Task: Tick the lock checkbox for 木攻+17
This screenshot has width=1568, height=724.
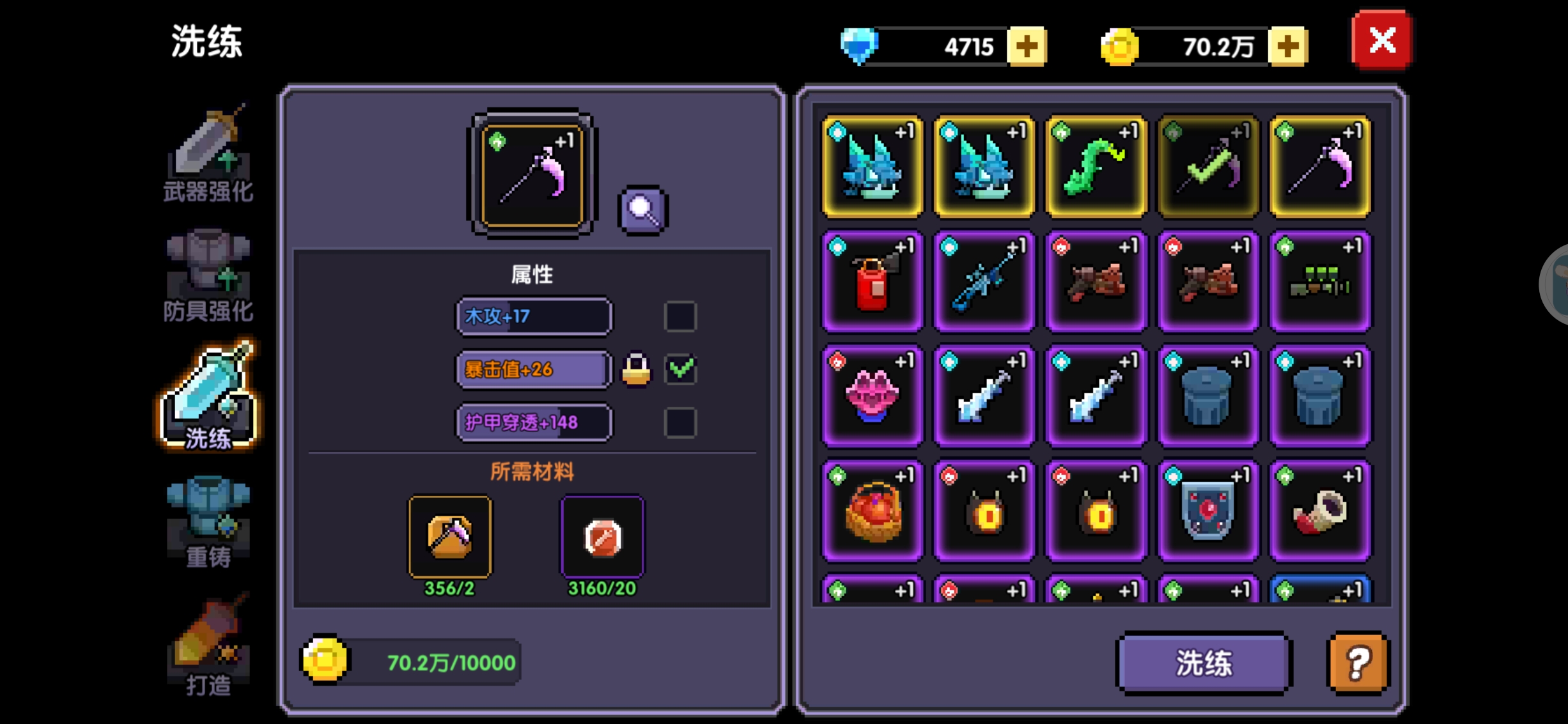Action: point(679,316)
